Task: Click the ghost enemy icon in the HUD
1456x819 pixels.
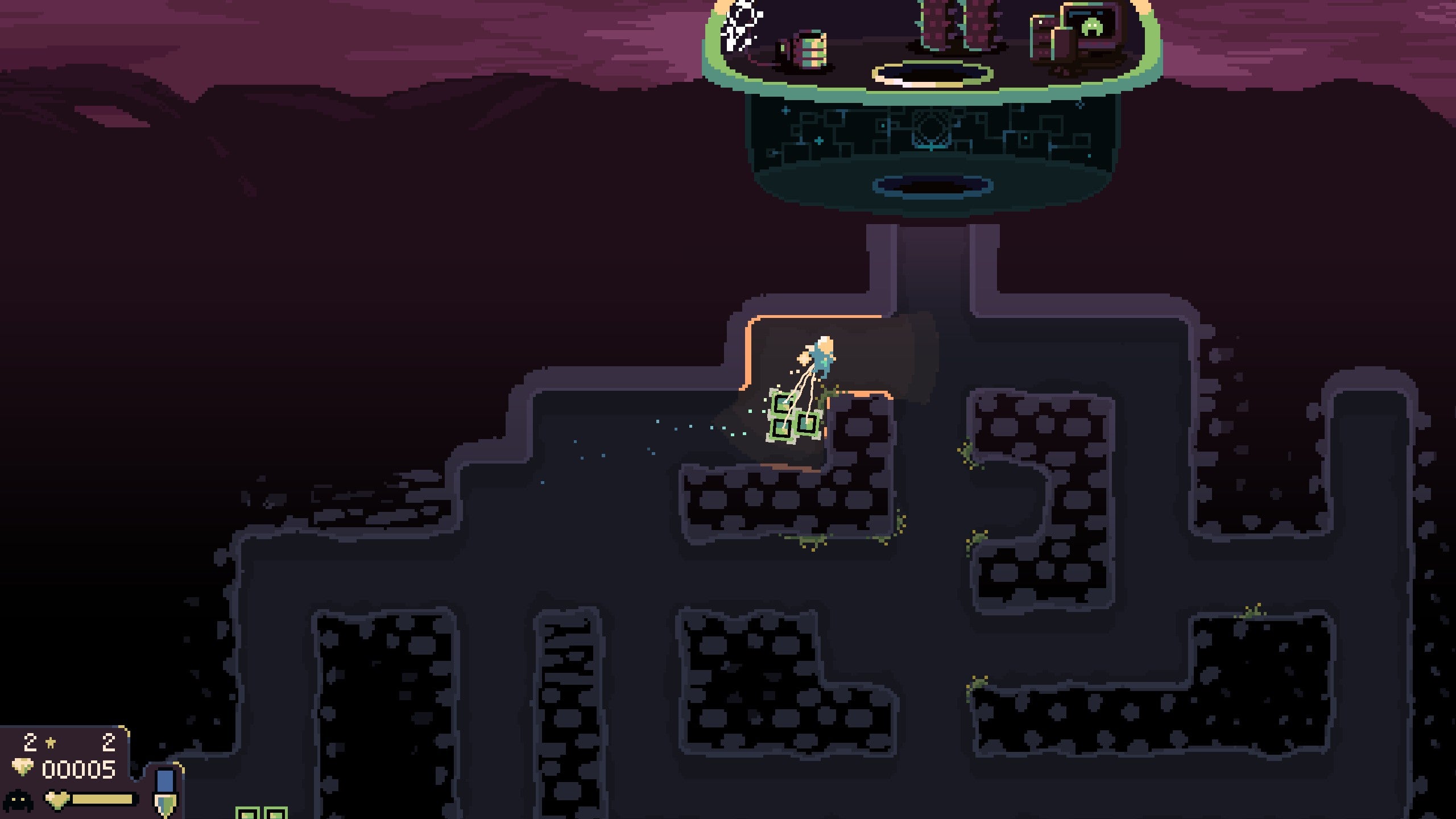Action: pos(18,800)
